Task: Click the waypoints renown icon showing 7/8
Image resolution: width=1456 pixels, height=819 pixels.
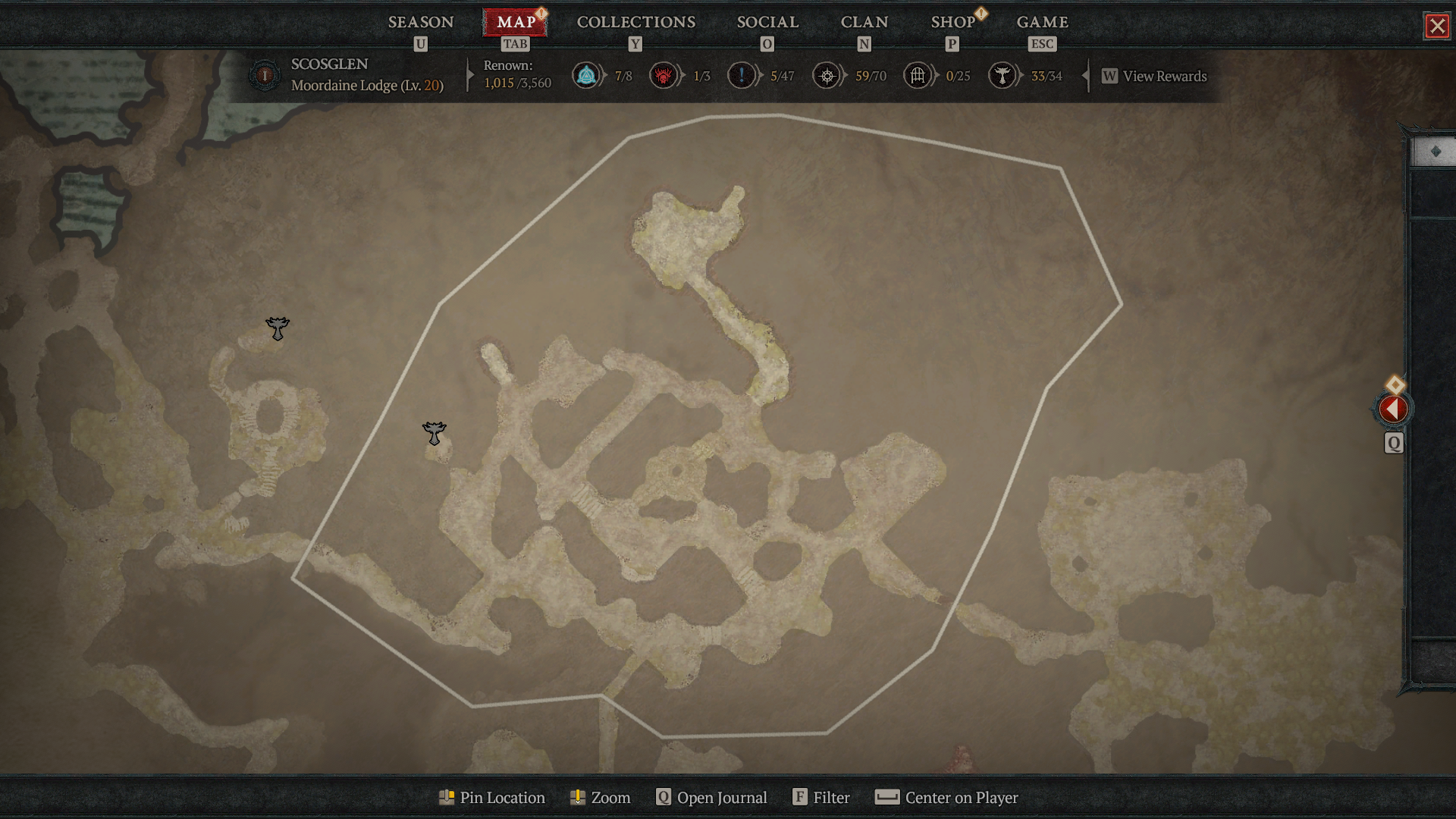Action: (x=585, y=76)
